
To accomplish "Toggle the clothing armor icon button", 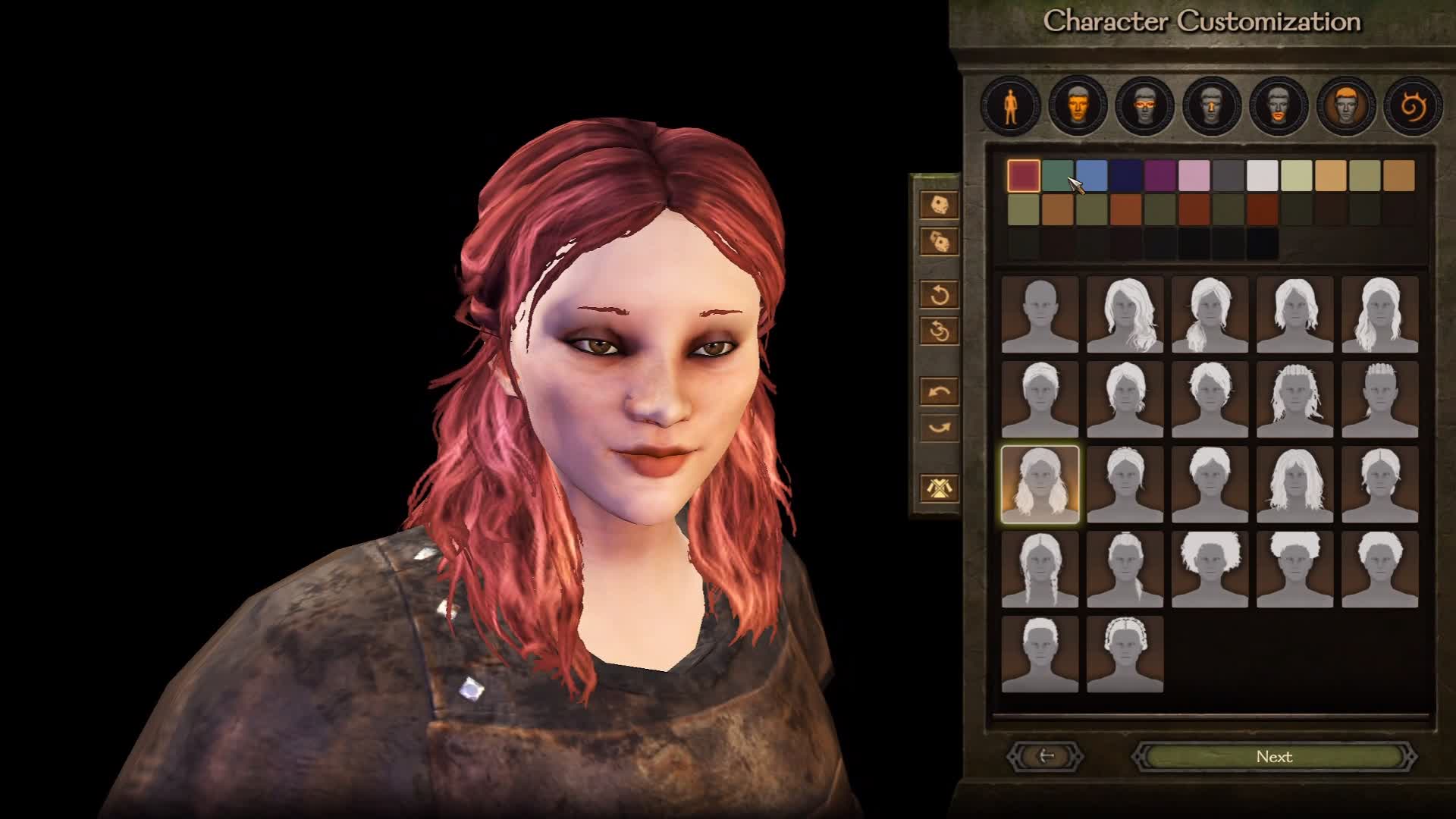I will coord(939,488).
